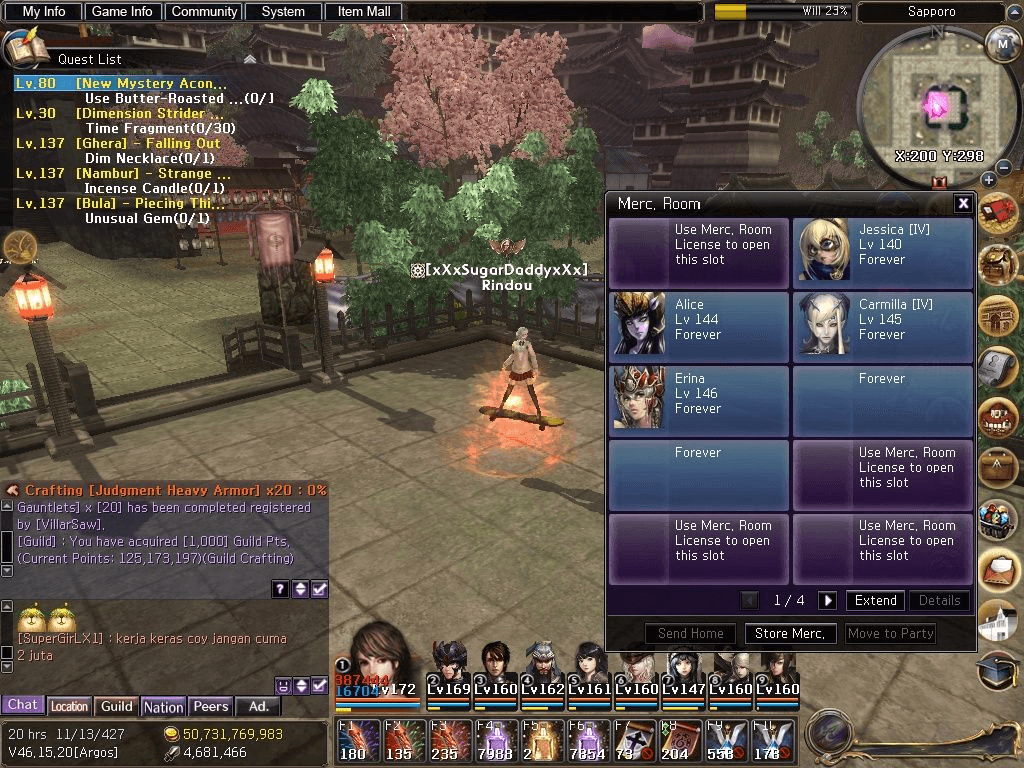Switch to the Nation chat tab
The width and height of the screenshot is (1024, 768).
coord(163,706)
